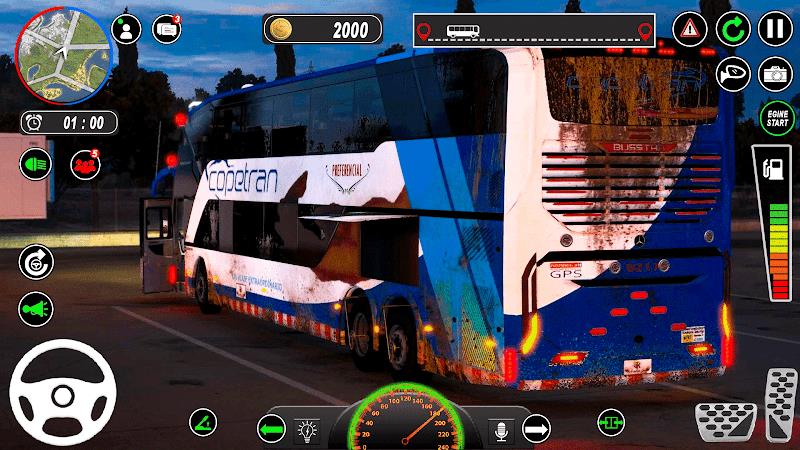Screen dimensions: 800x450
Task: Tap the microphone button
Action: [499, 430]
